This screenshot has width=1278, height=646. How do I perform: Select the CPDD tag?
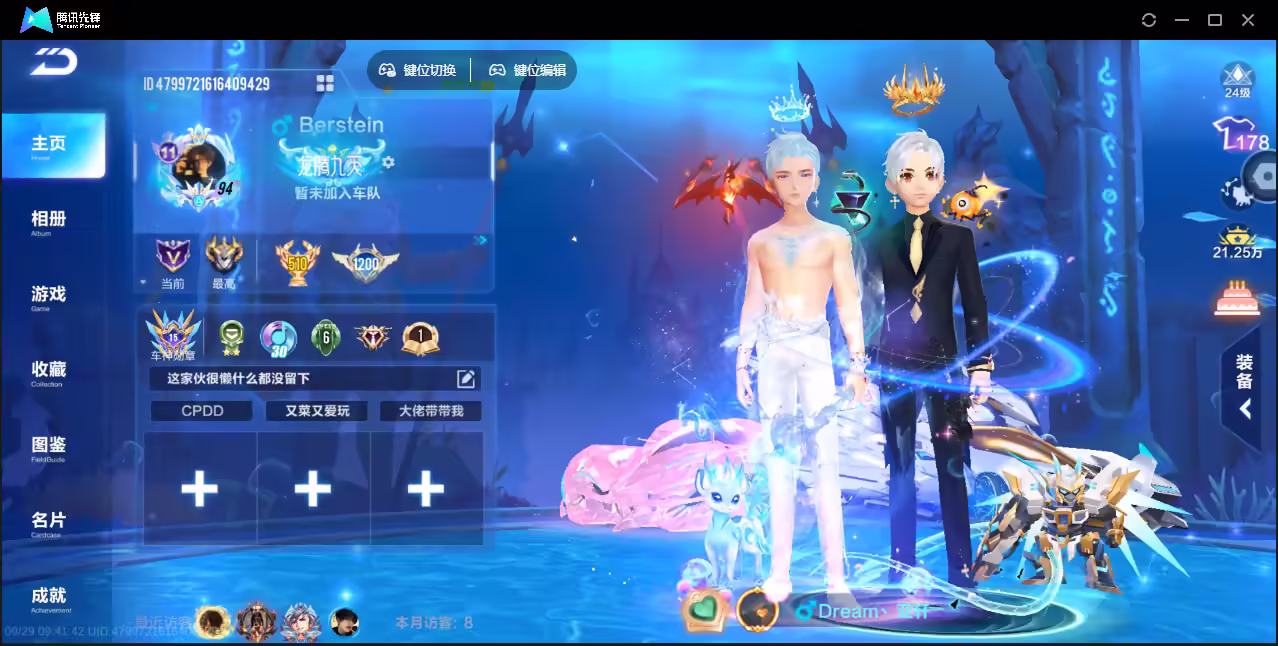click(202, 411)
